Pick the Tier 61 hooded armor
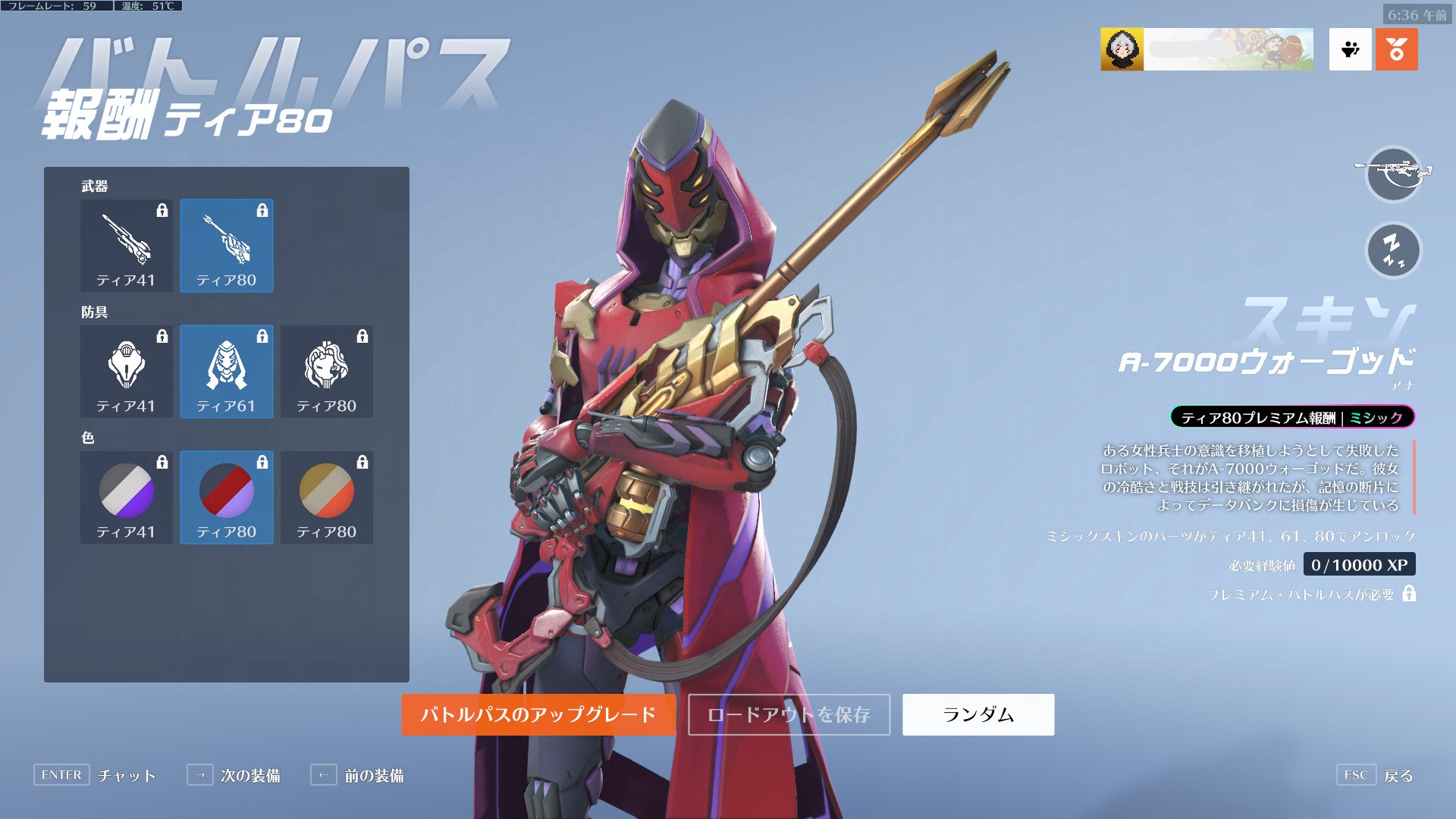 pos(227,372)
